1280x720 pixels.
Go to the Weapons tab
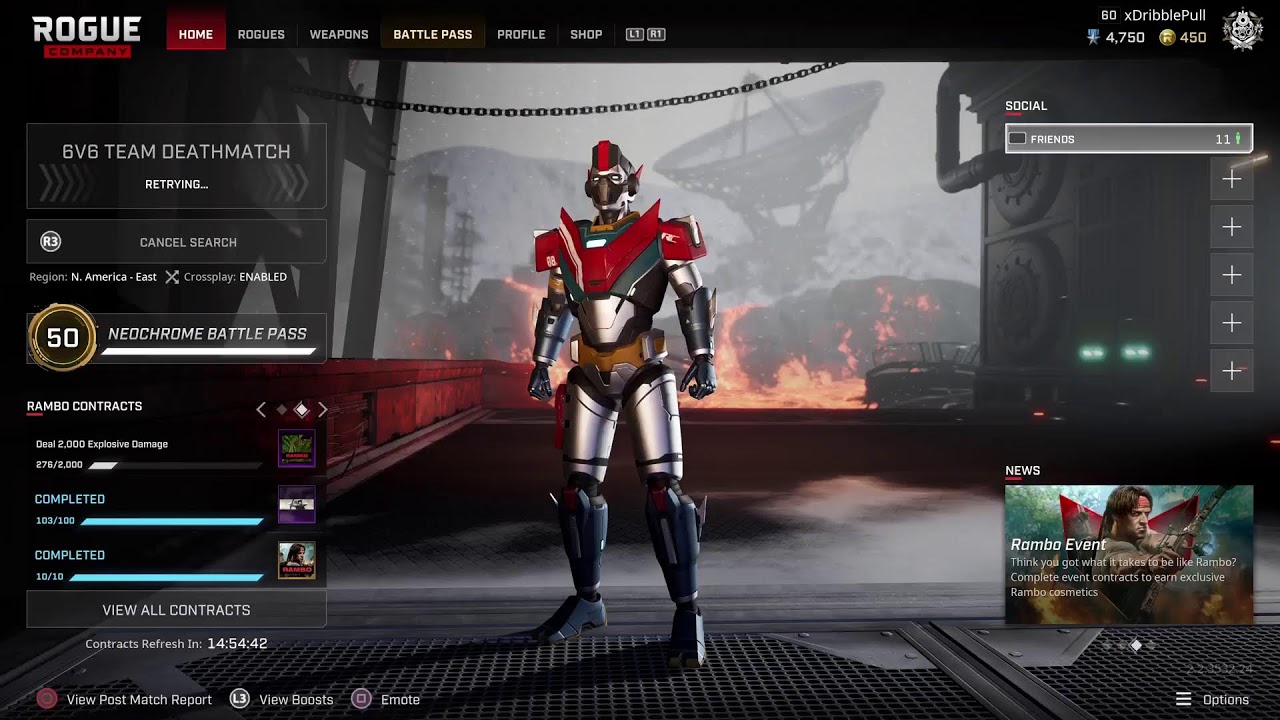339,34
